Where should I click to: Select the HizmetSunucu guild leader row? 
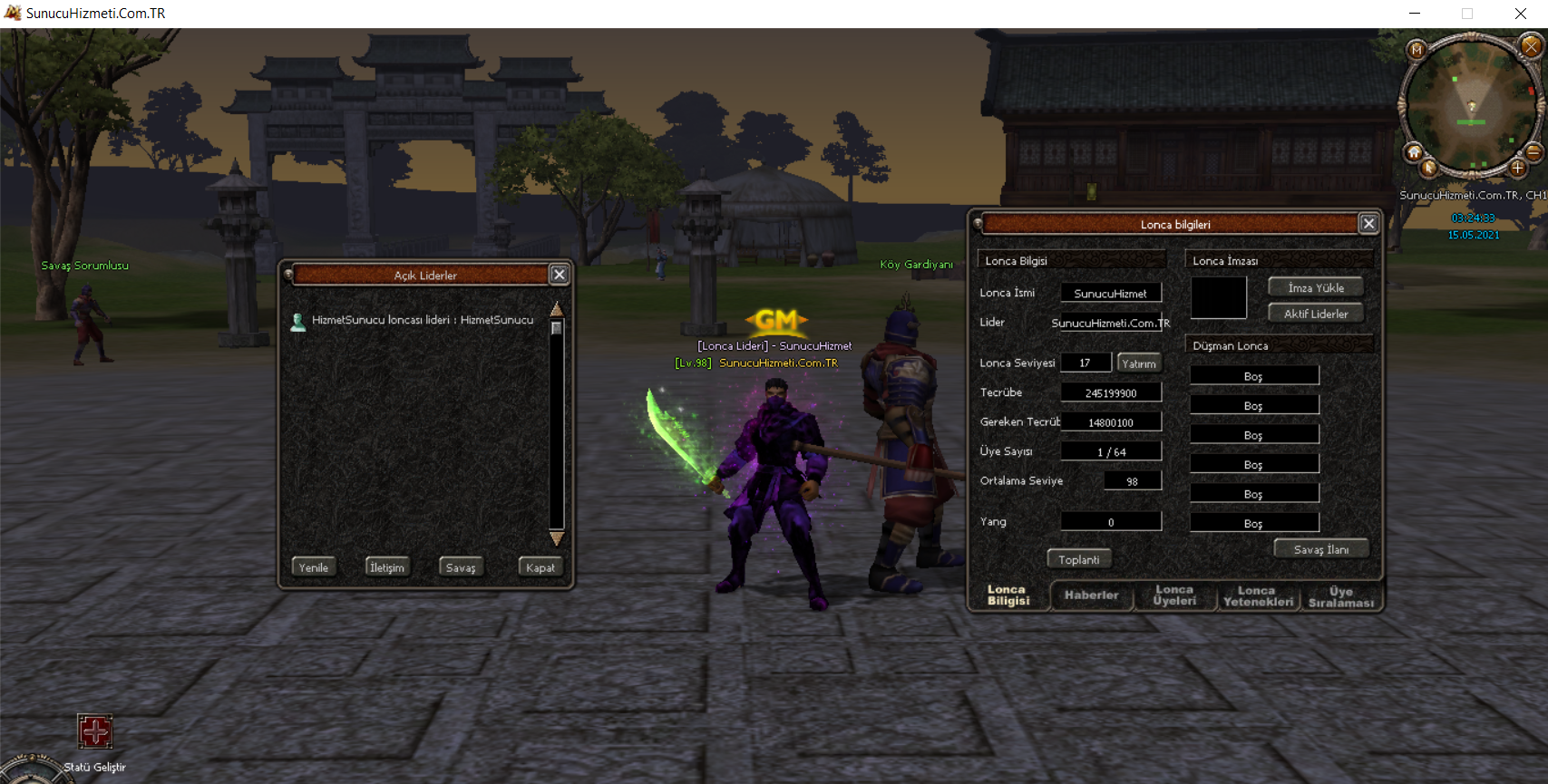423,320
